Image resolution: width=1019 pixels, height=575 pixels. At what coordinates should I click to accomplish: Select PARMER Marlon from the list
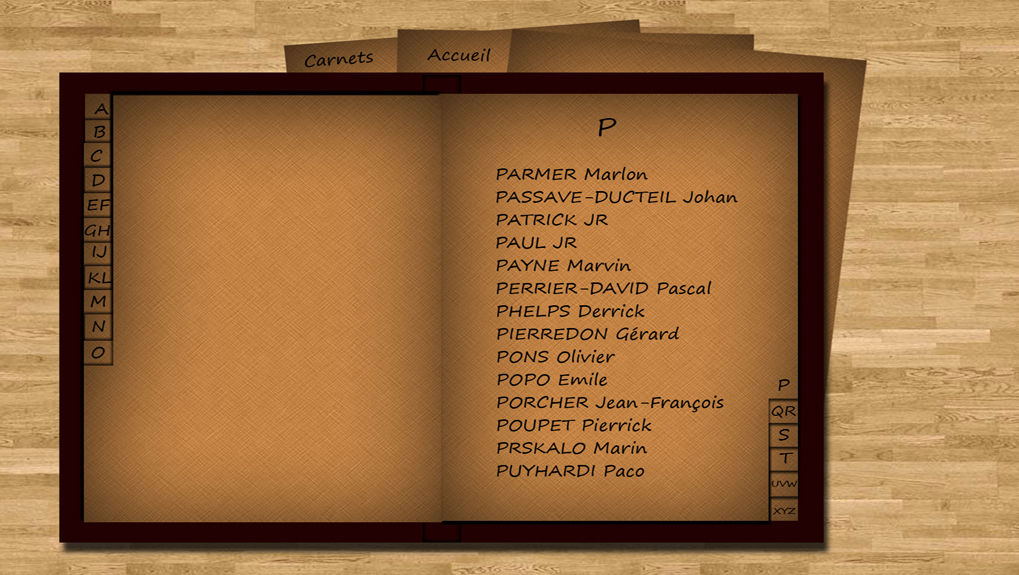point(571,174)
